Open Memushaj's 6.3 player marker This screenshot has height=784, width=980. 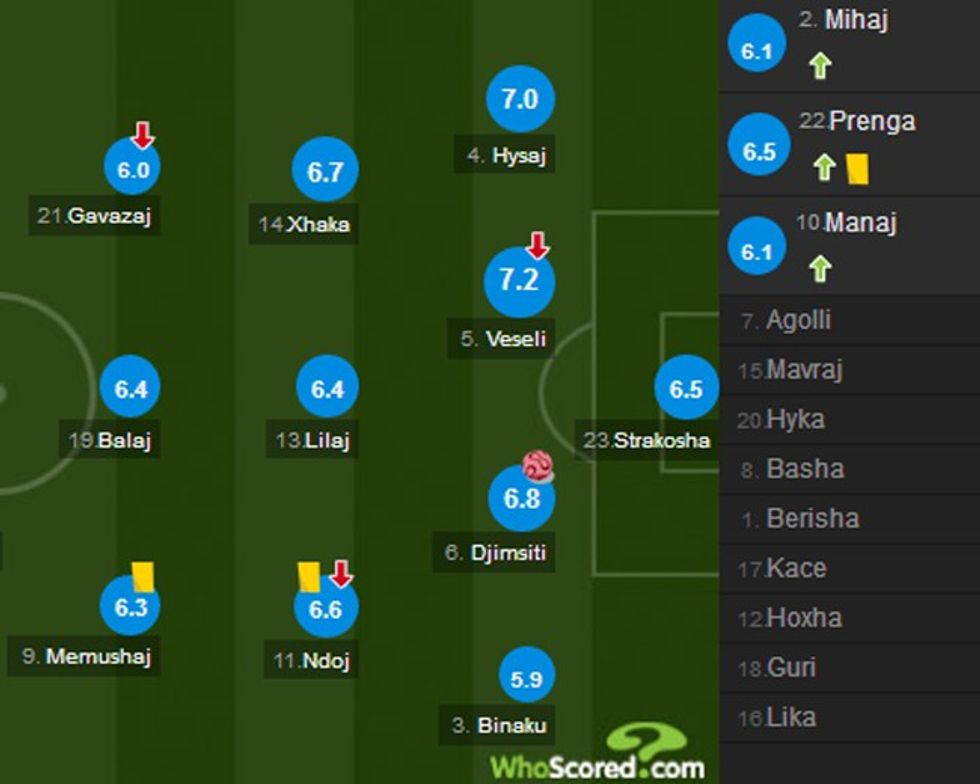pos(131,607)
